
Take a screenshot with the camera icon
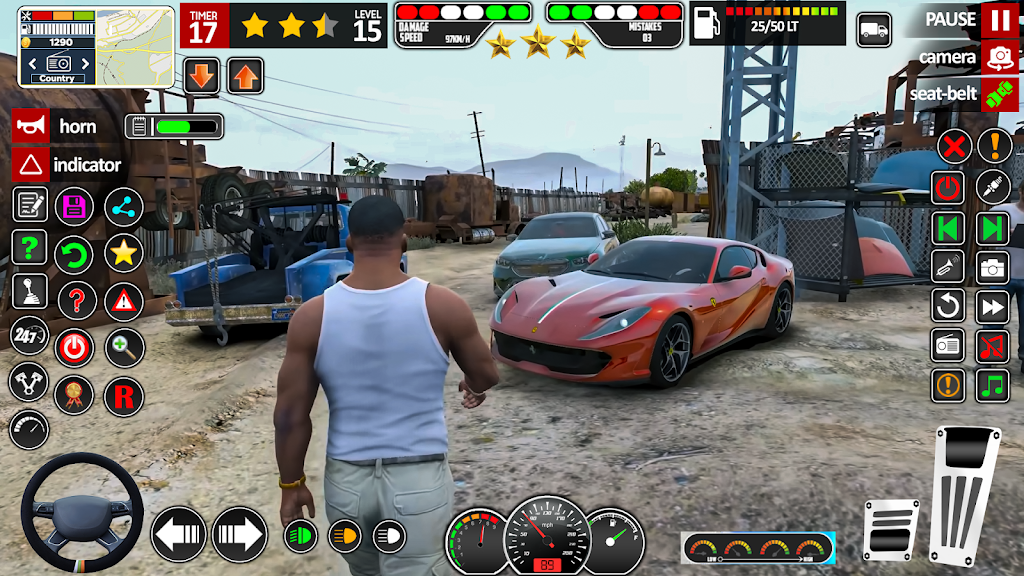click(992, 266)
